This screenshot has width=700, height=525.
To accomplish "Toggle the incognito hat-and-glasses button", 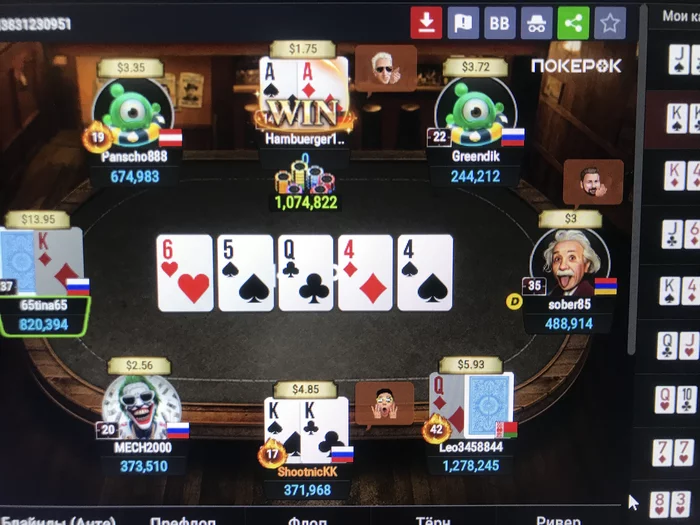I will pyautogui.click(x=536, y=23).
